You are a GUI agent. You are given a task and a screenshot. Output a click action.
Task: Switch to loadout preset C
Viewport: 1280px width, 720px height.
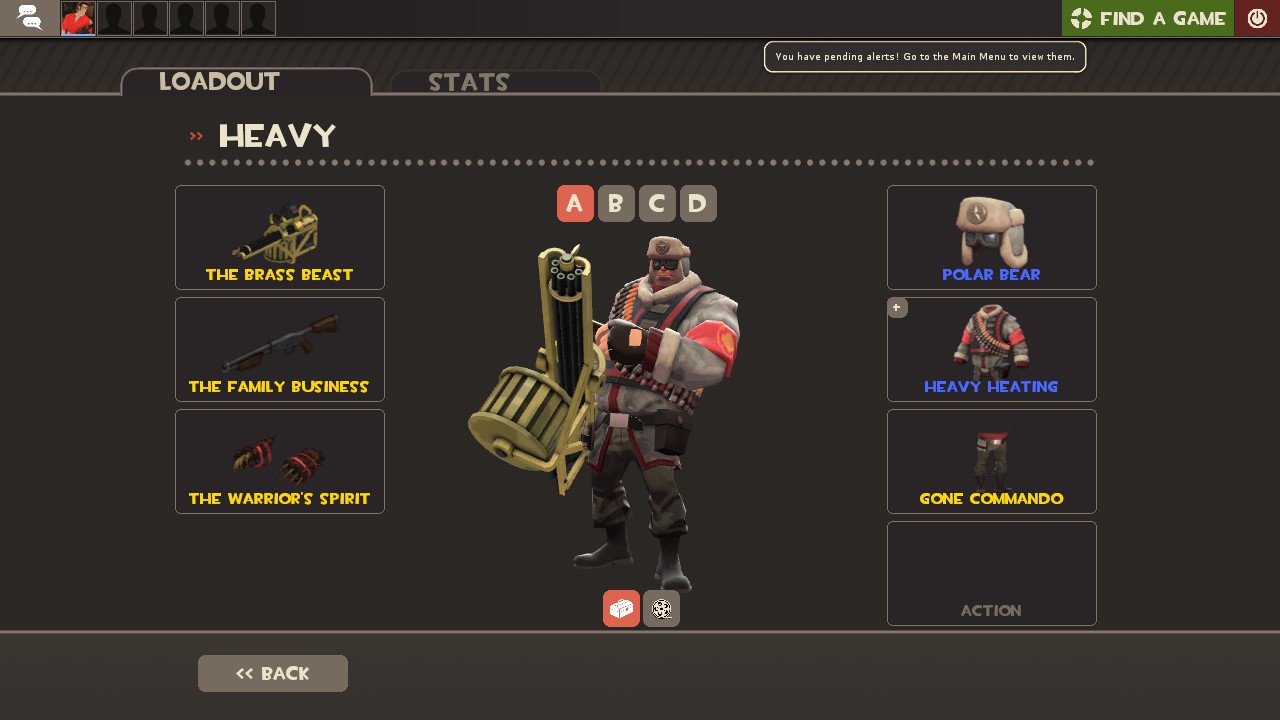(x=657, y=203)
